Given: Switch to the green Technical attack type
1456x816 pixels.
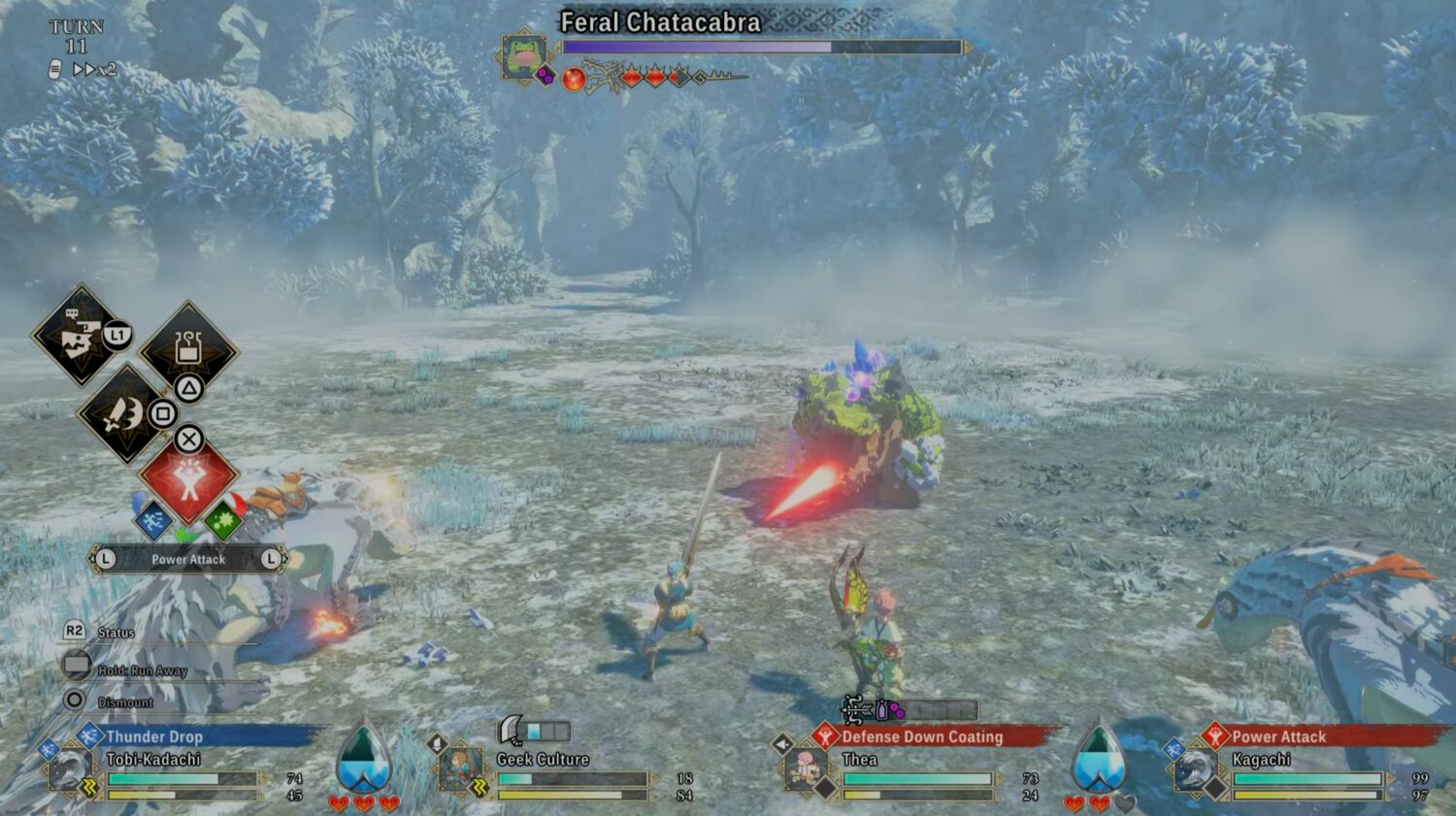Looking at the screenshot, I should [223, 521].
